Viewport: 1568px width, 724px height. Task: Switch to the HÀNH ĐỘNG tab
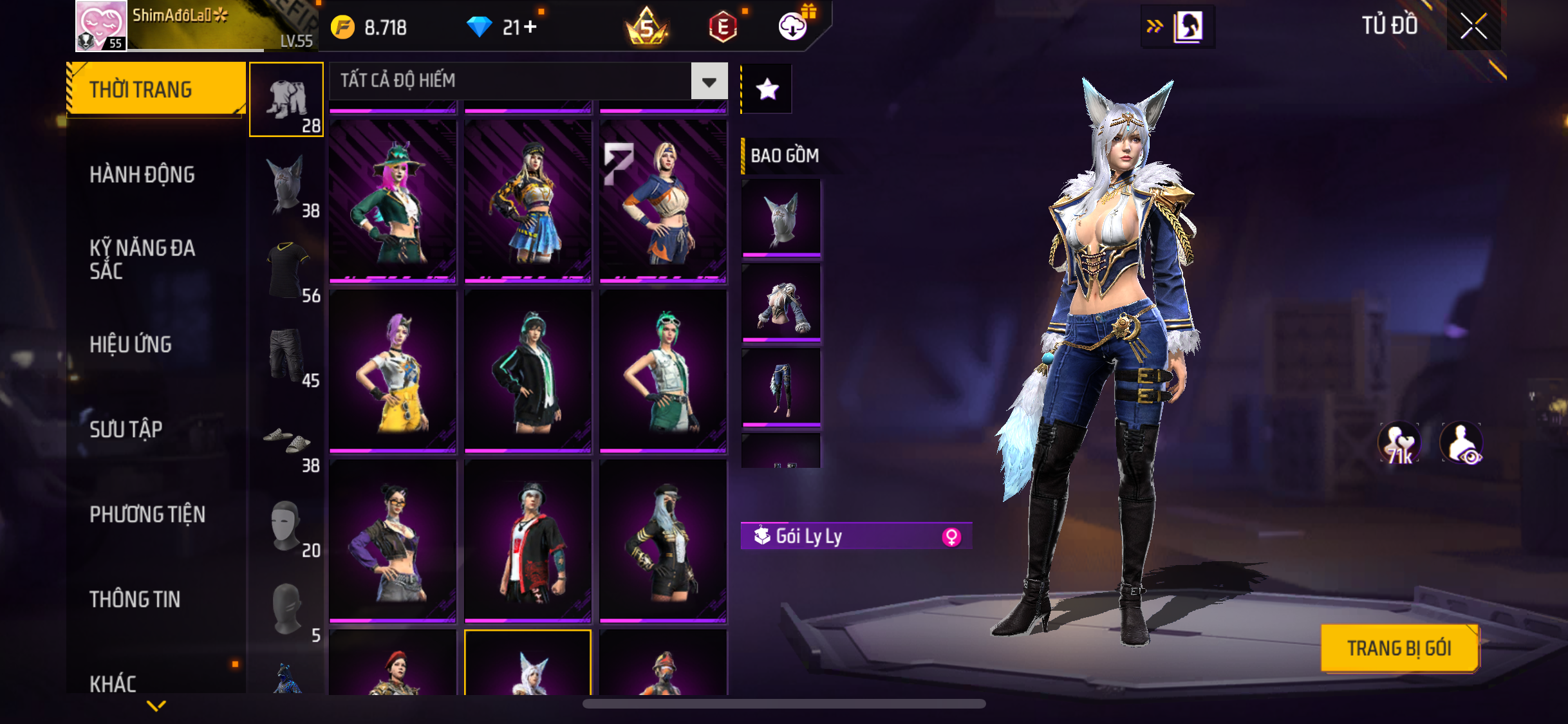click(x=142, y=174)
